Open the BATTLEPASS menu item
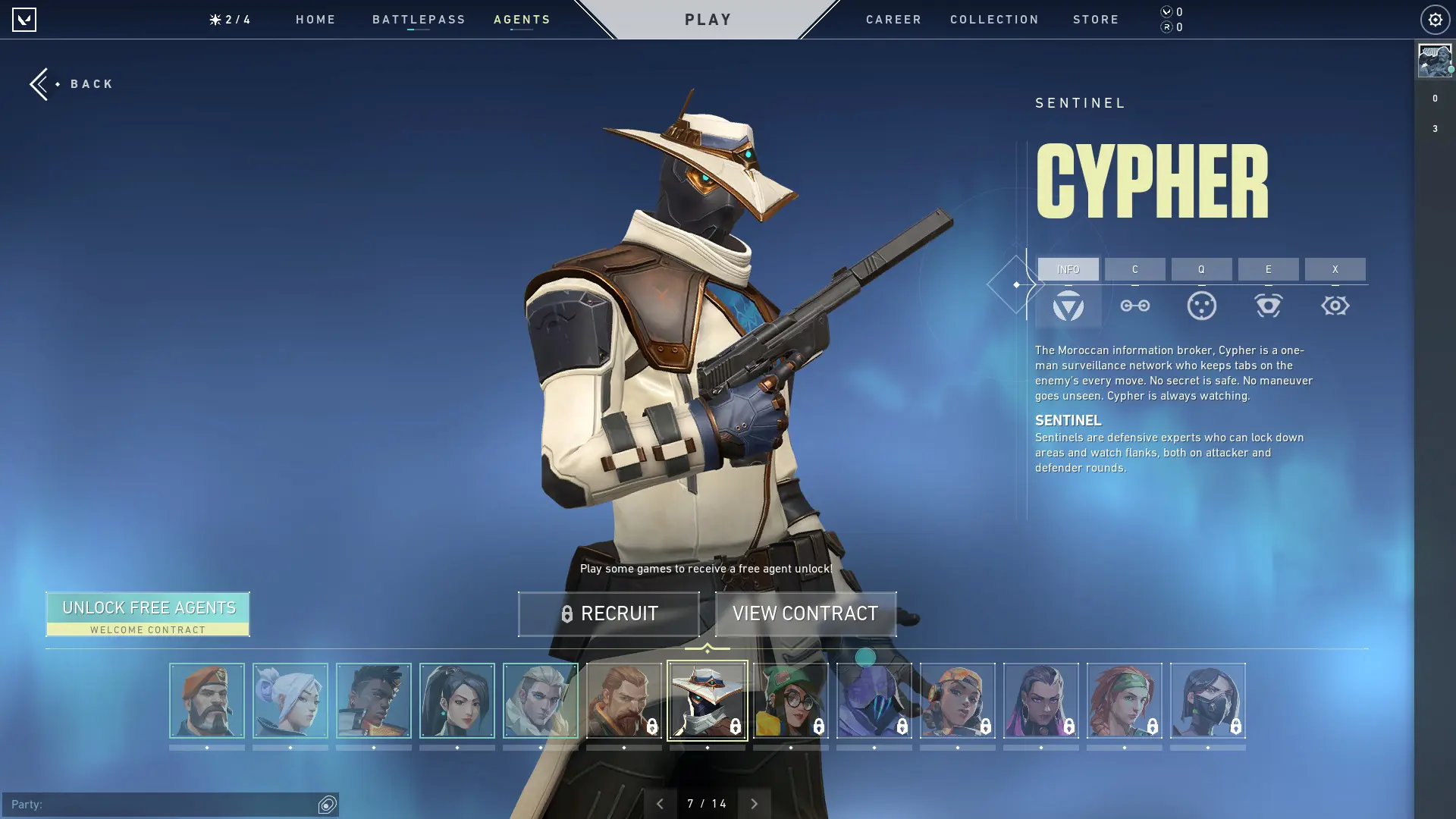The height and width of the screenshot is (819, 1456). point(418,20)
